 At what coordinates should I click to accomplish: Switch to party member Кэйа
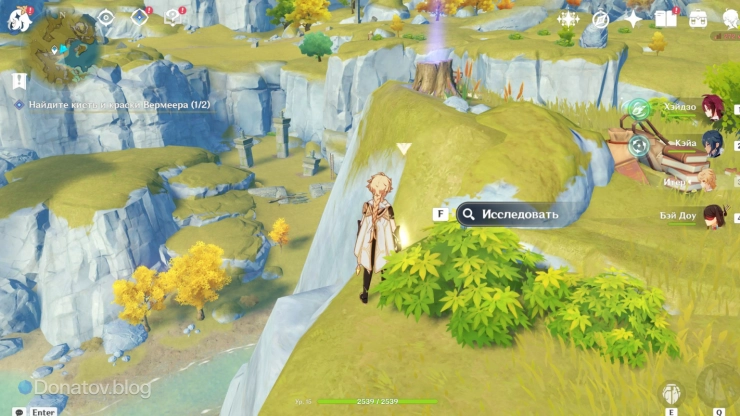711,144
